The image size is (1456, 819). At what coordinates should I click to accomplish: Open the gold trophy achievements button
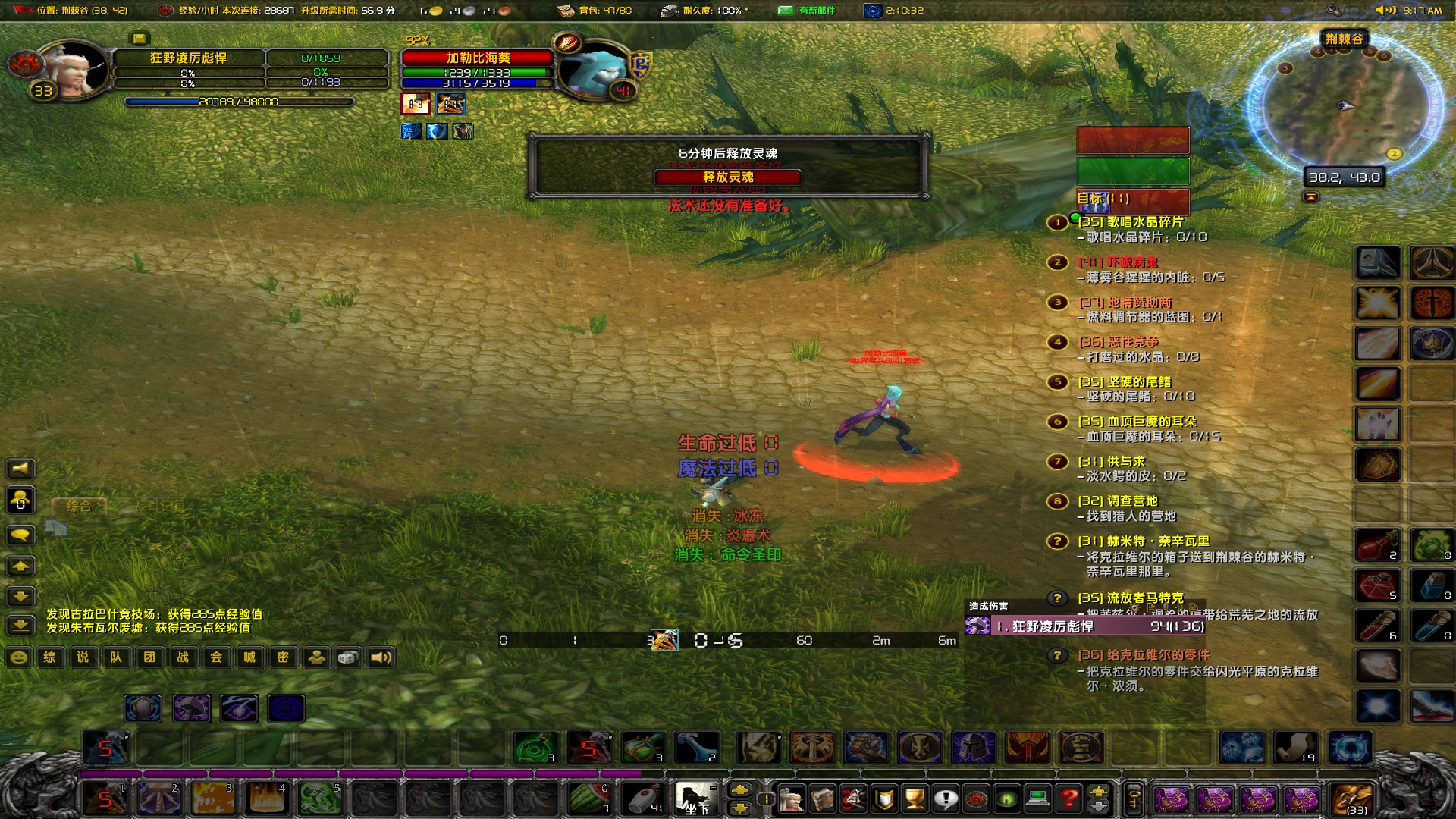coord(915,799)
